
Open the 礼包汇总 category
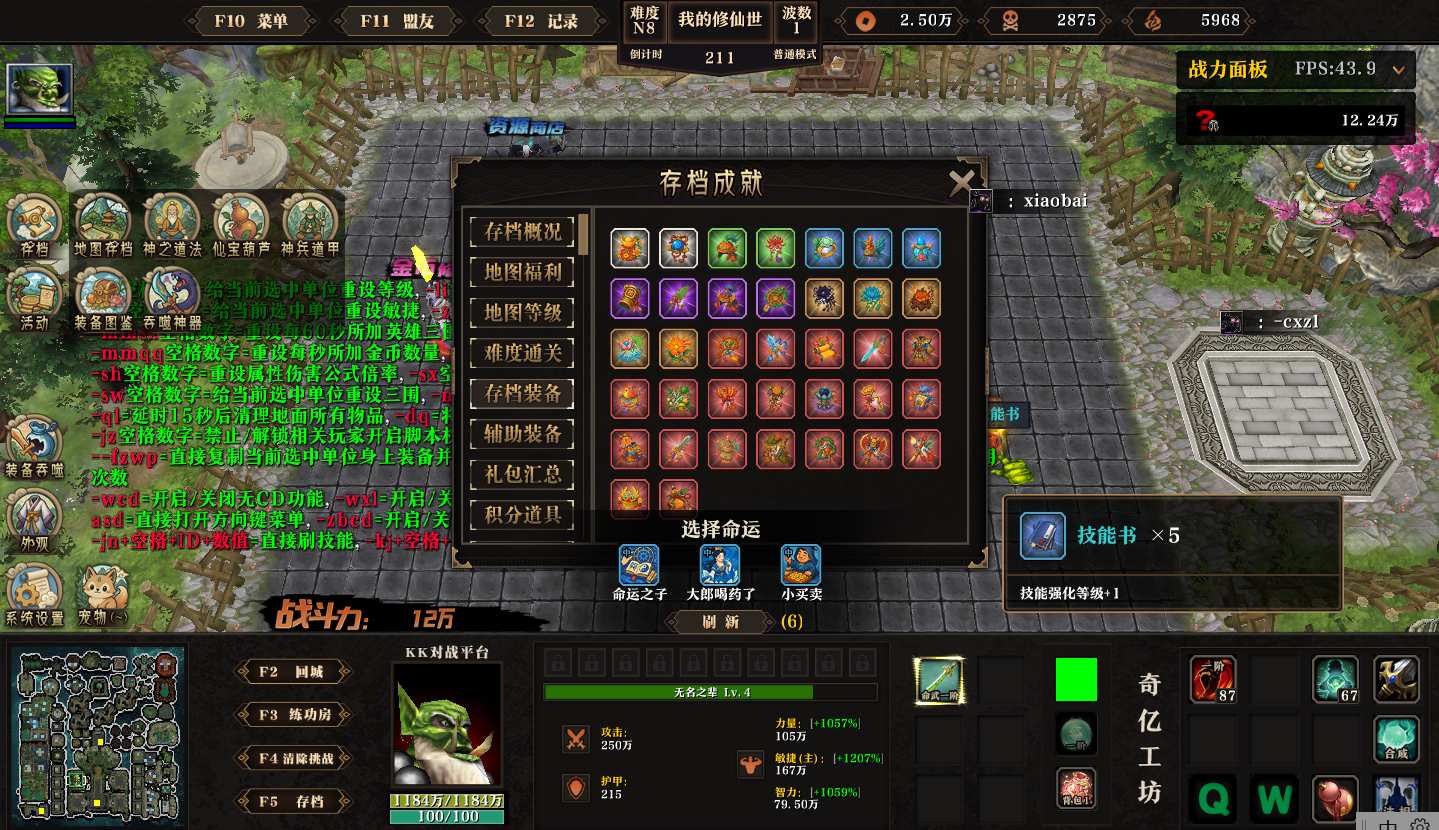pyautogui.click(x=522, y=474)
